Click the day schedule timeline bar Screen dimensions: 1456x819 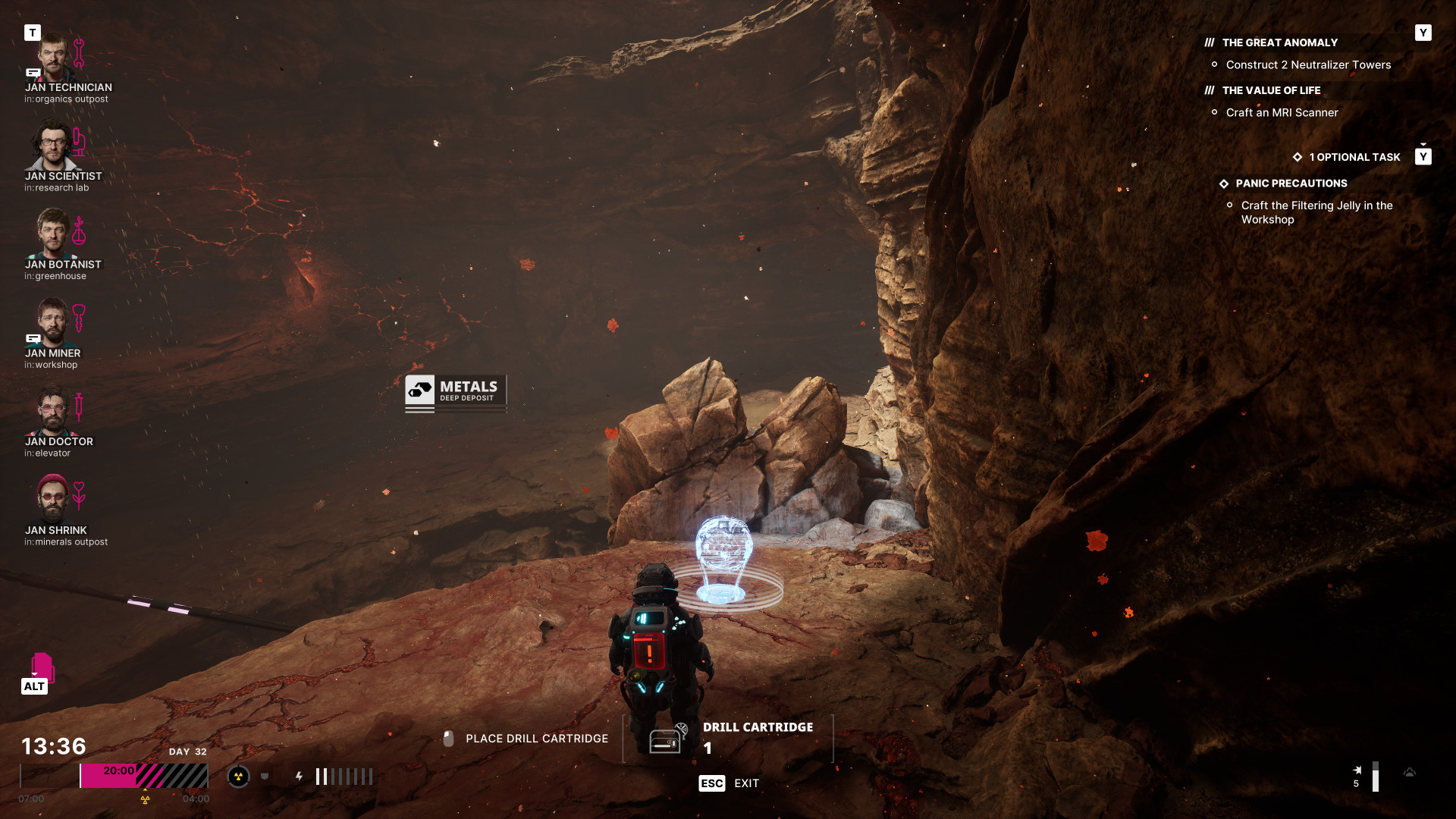click(114, 776)
